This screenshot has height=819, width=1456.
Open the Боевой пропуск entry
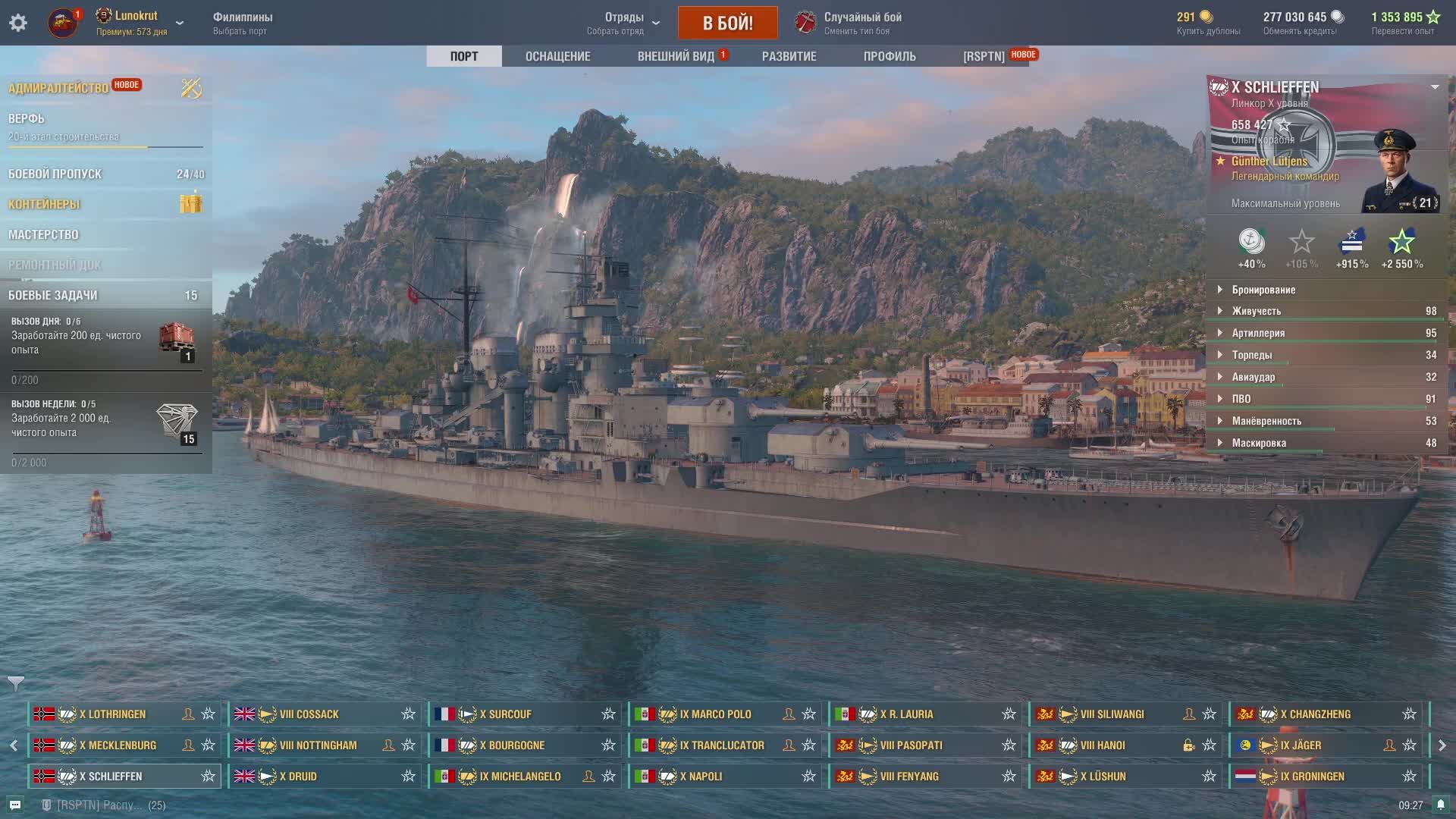click(55, 174)
